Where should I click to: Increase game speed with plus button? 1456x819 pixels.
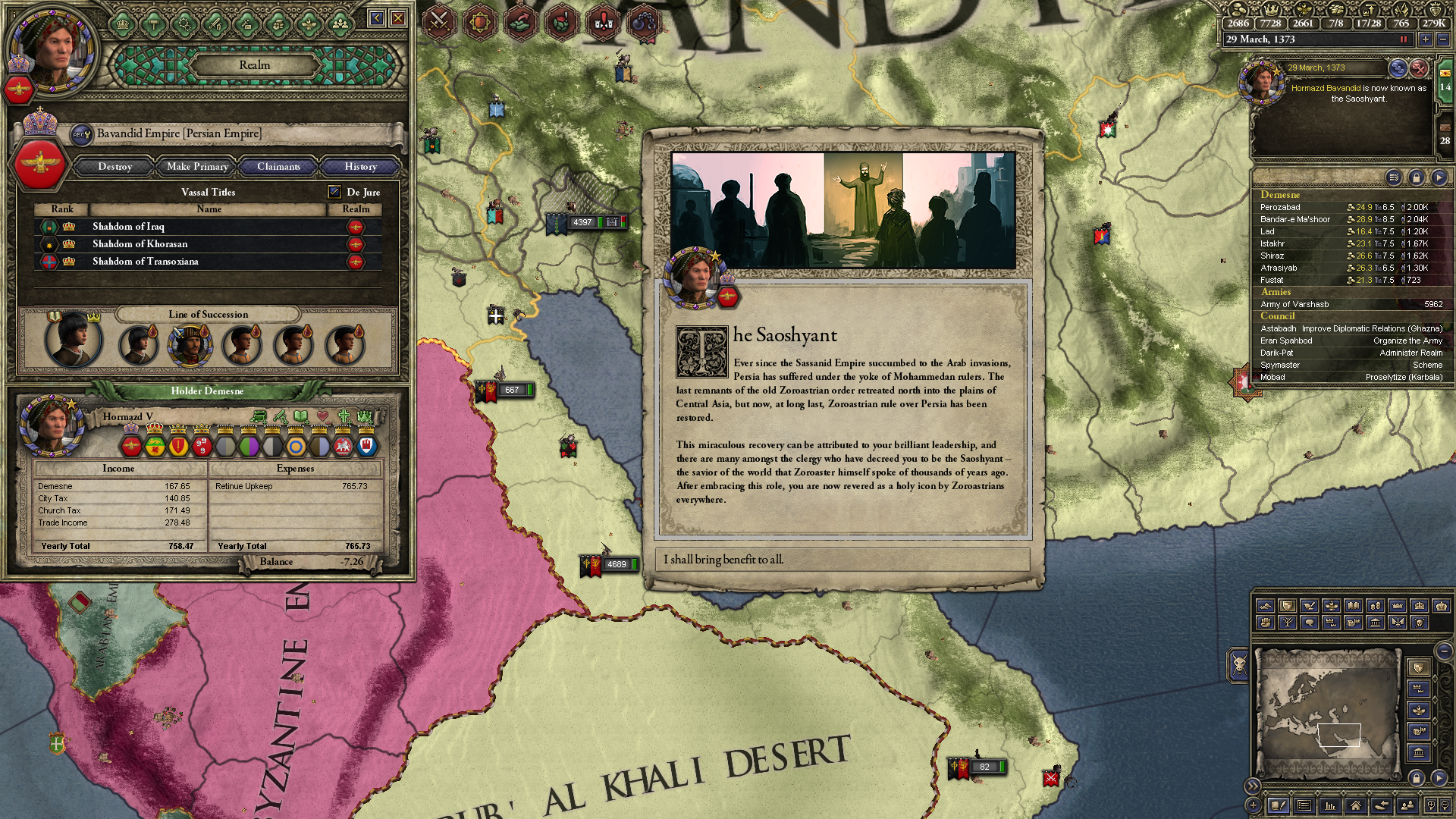click(1426, 39)
